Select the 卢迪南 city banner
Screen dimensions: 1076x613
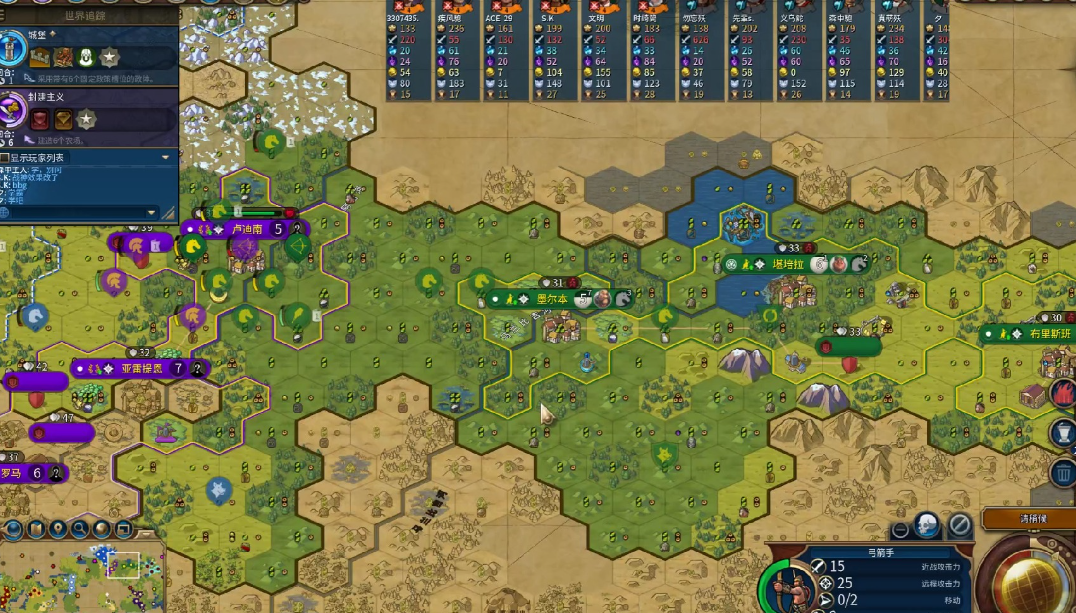245,229
